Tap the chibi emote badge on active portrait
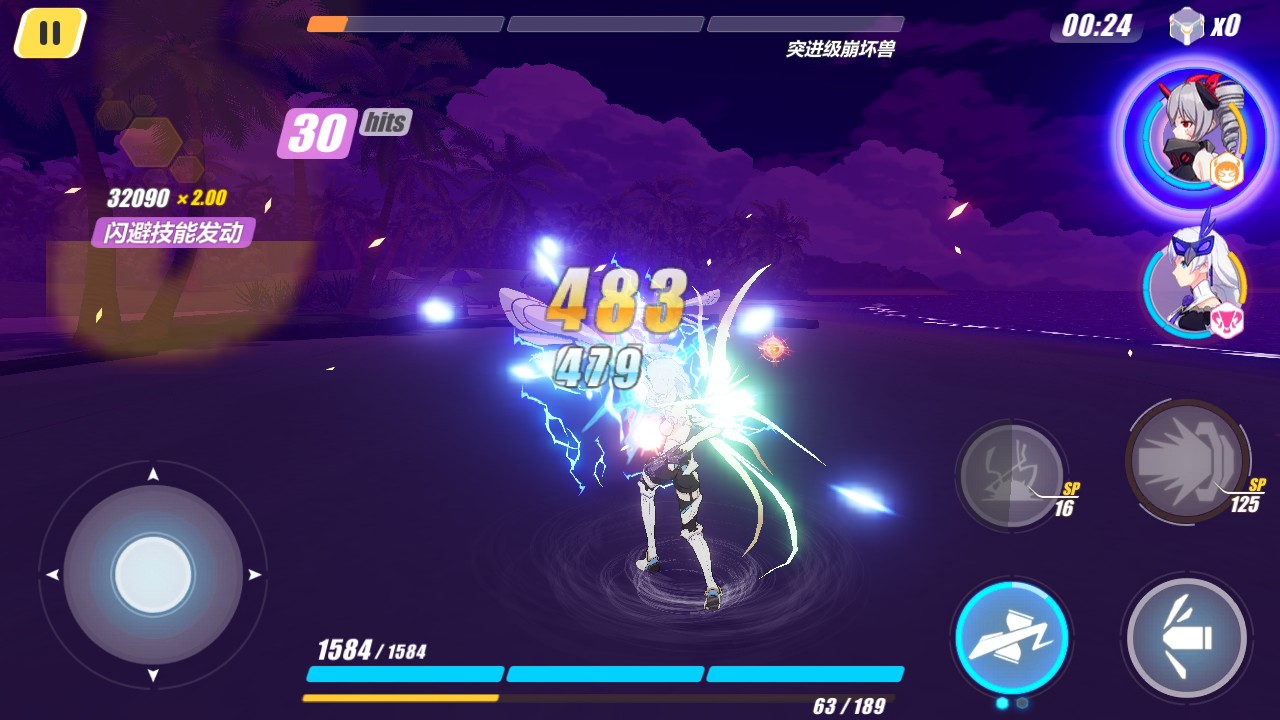 [x=1226, y=173]
